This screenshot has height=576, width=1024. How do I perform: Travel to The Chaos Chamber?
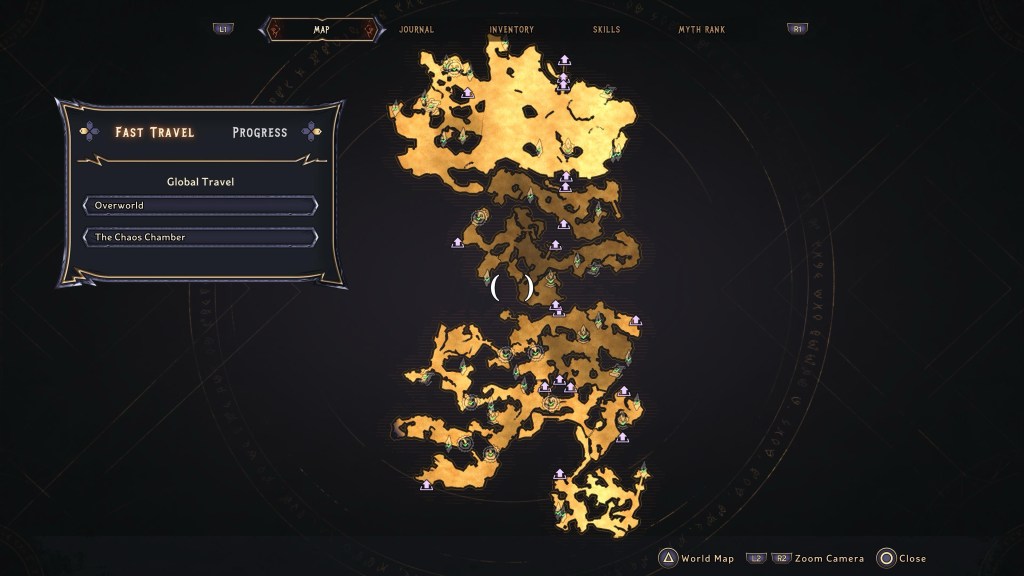201,238
